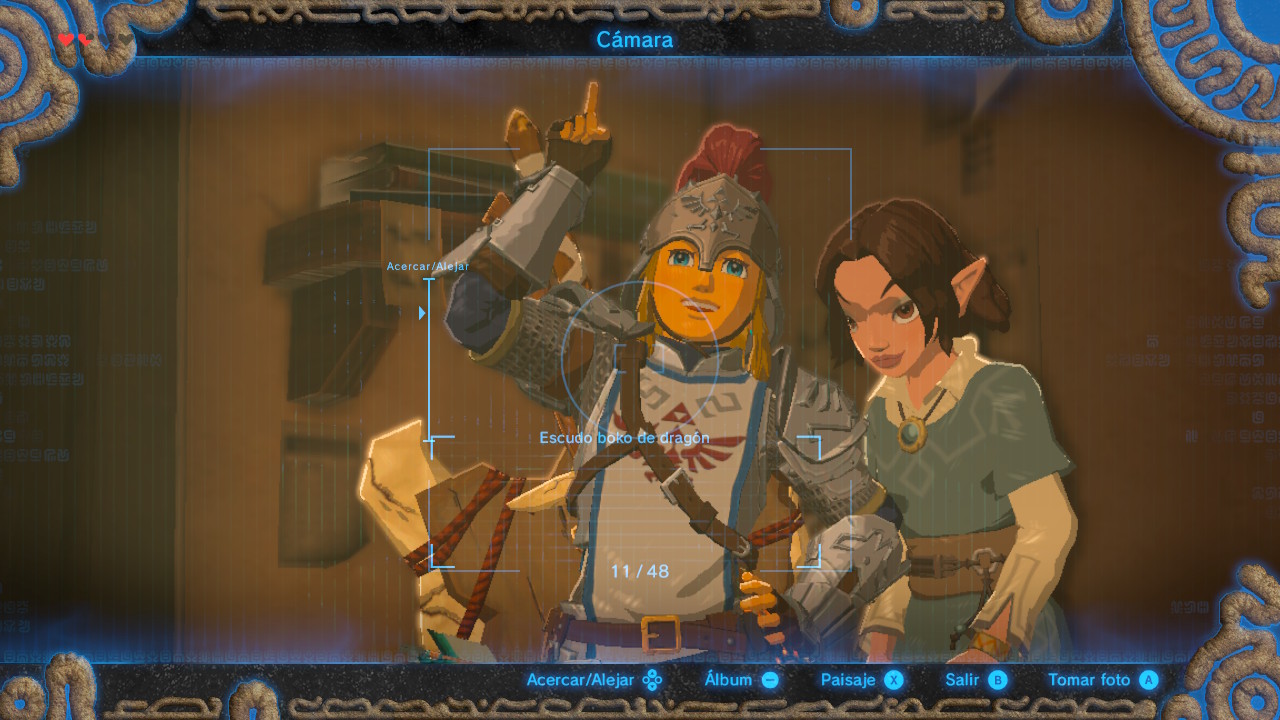Open the Álbum
Screen dimensions: 1280x720
coord(741,680)
